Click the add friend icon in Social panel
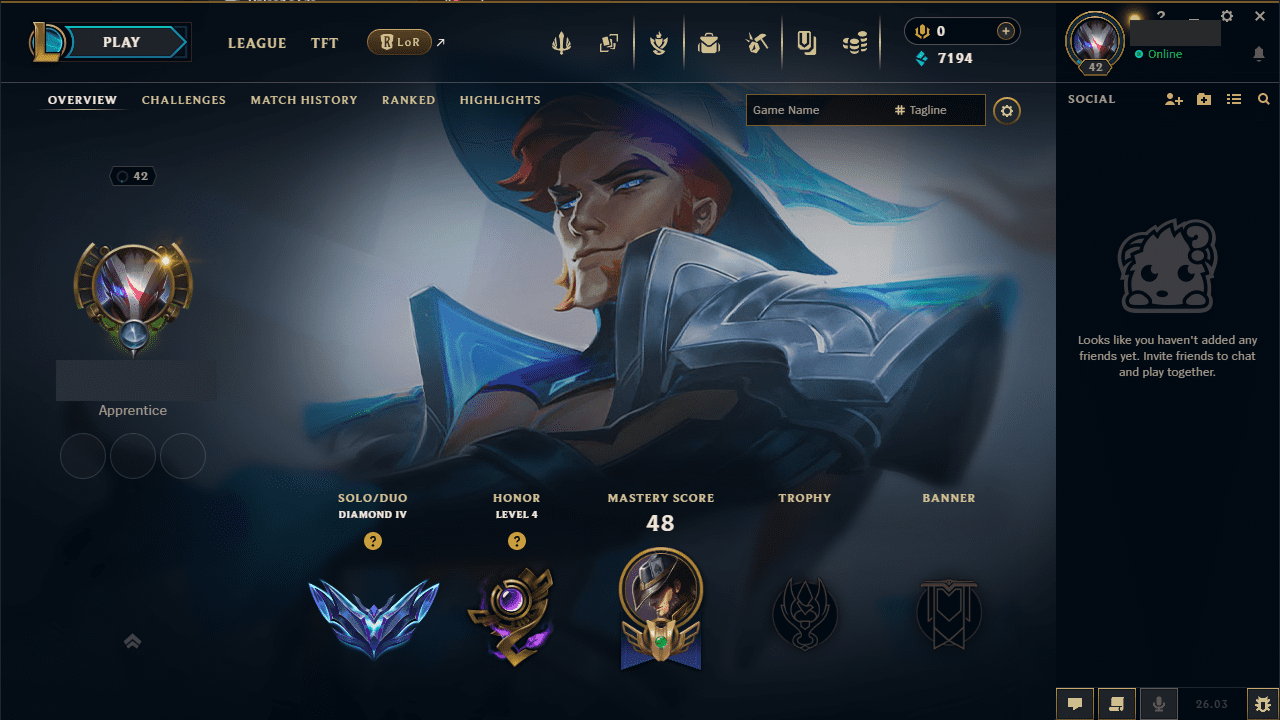1280x720 pixels. click(x=1173, y=99)
